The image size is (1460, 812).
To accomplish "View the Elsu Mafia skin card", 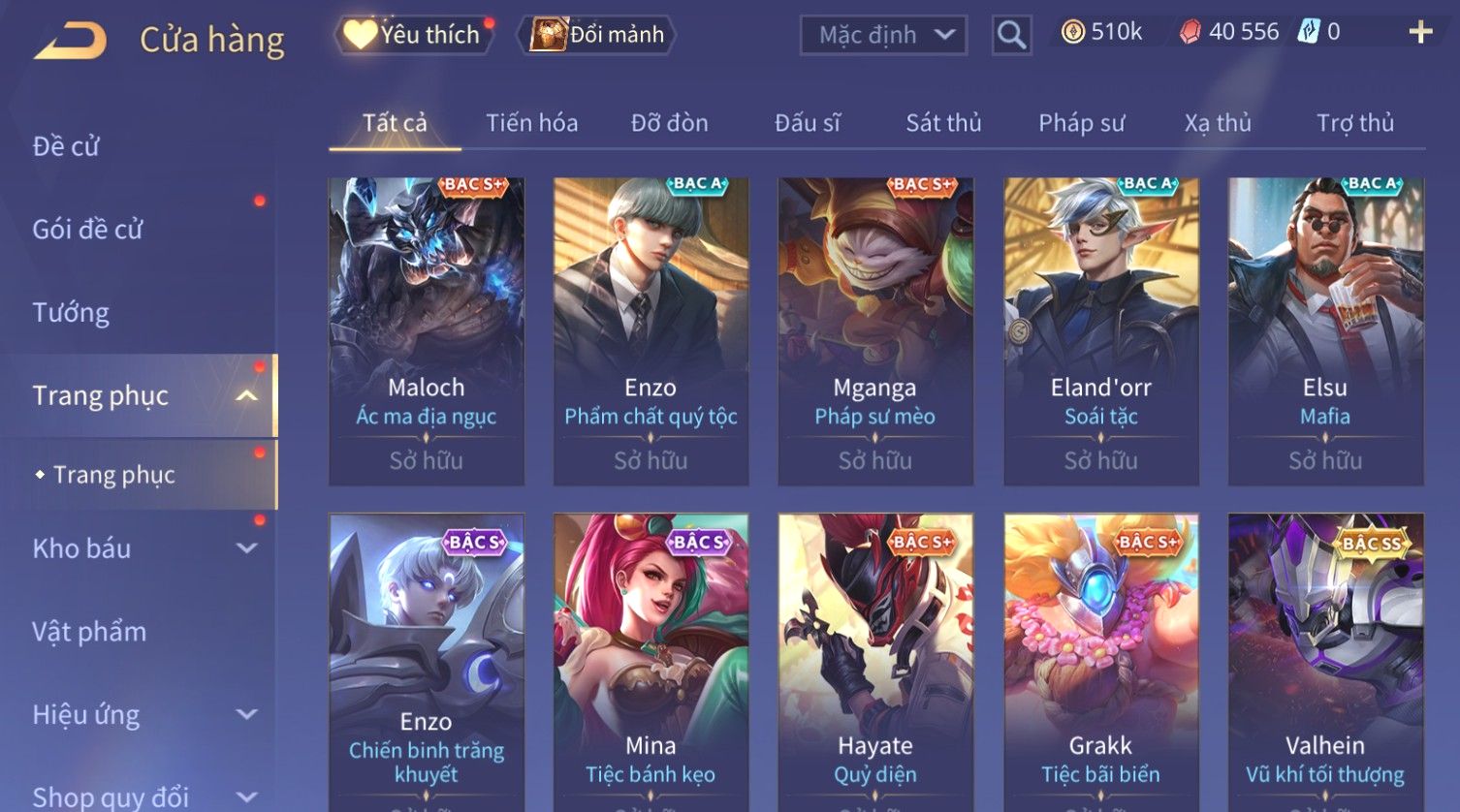I will (x=1324, y=329).
